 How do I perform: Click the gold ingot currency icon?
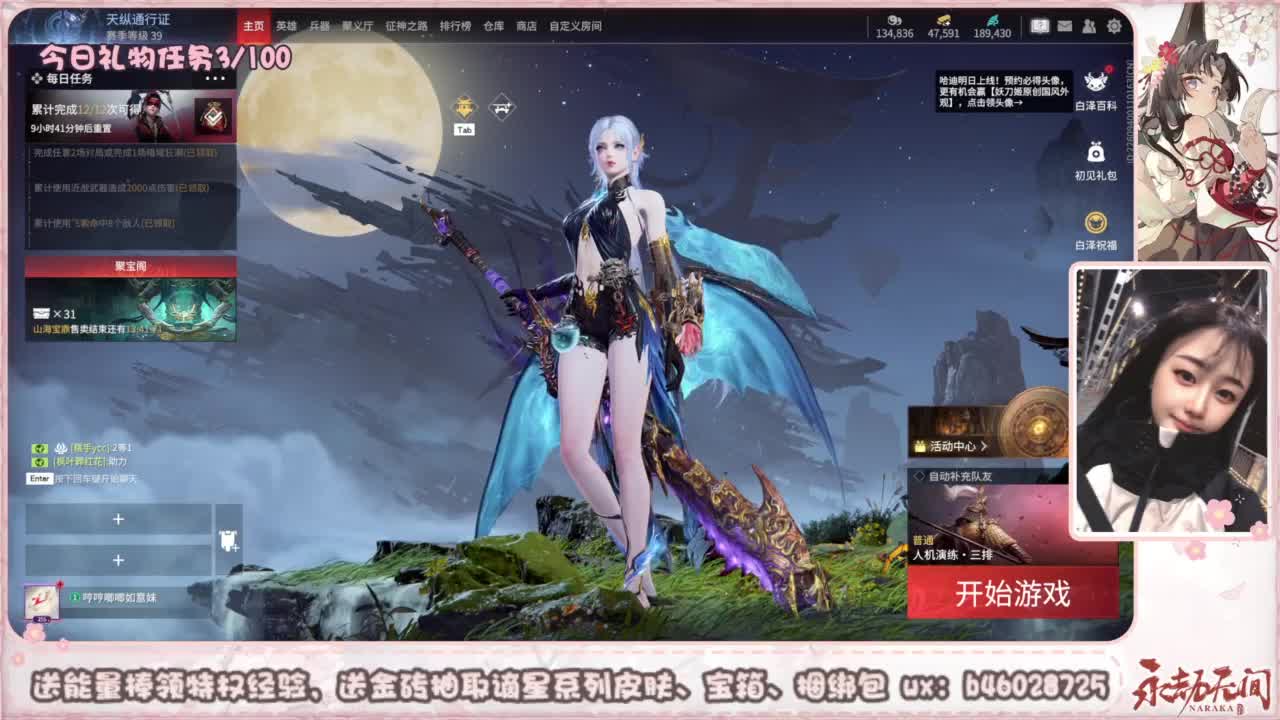[x=943, y=17]
